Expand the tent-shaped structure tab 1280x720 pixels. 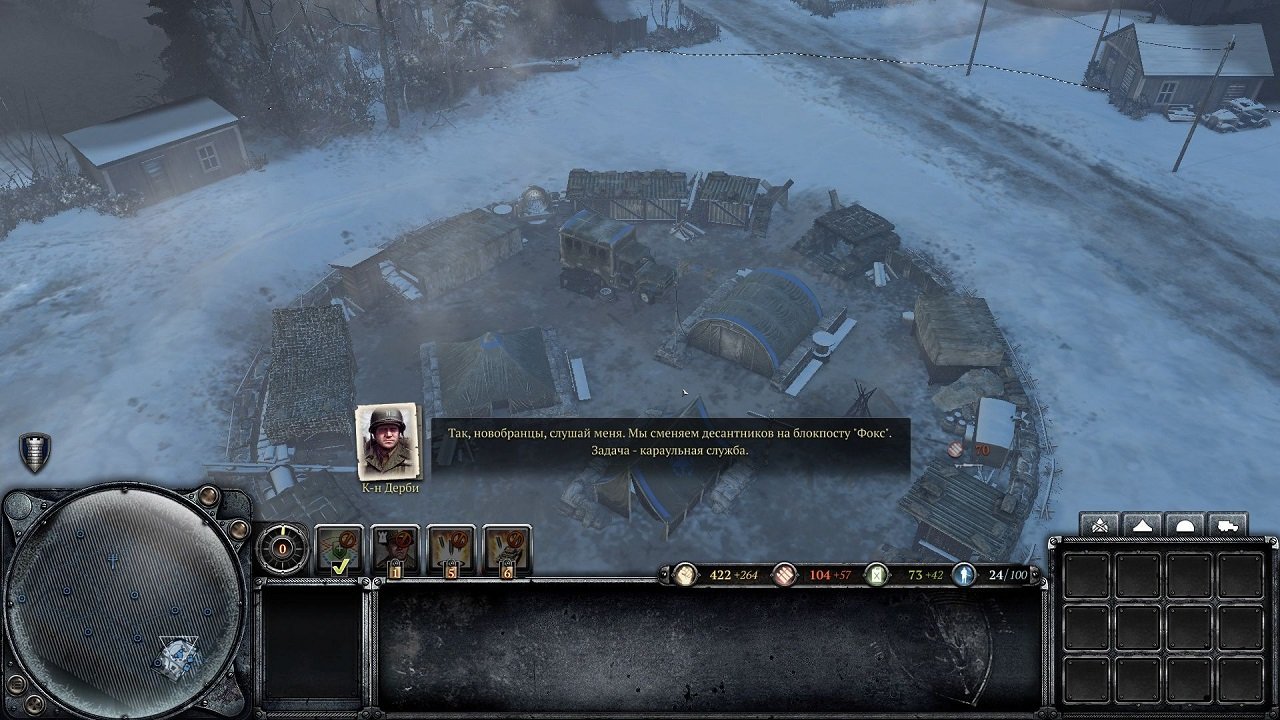[x=1143, y=524]
